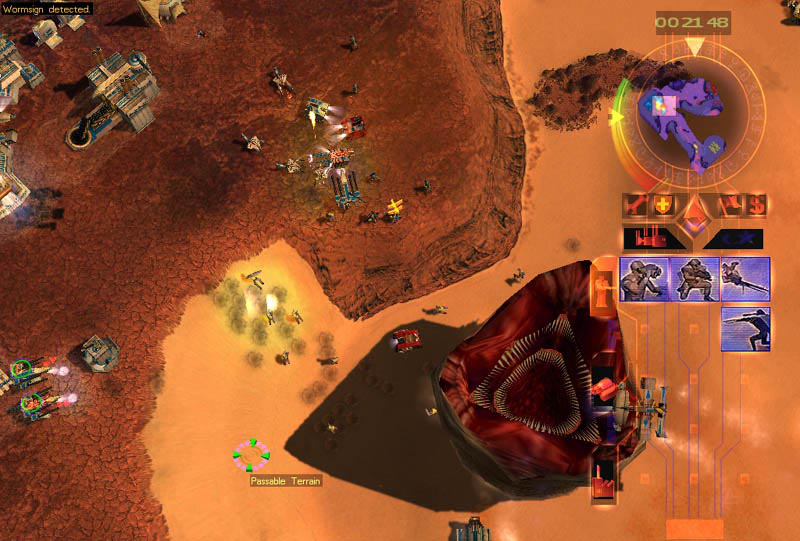Build the mounted machine gun infantry unit
Viewport: 800px width, 541px height.
click(x=745, y=279)
